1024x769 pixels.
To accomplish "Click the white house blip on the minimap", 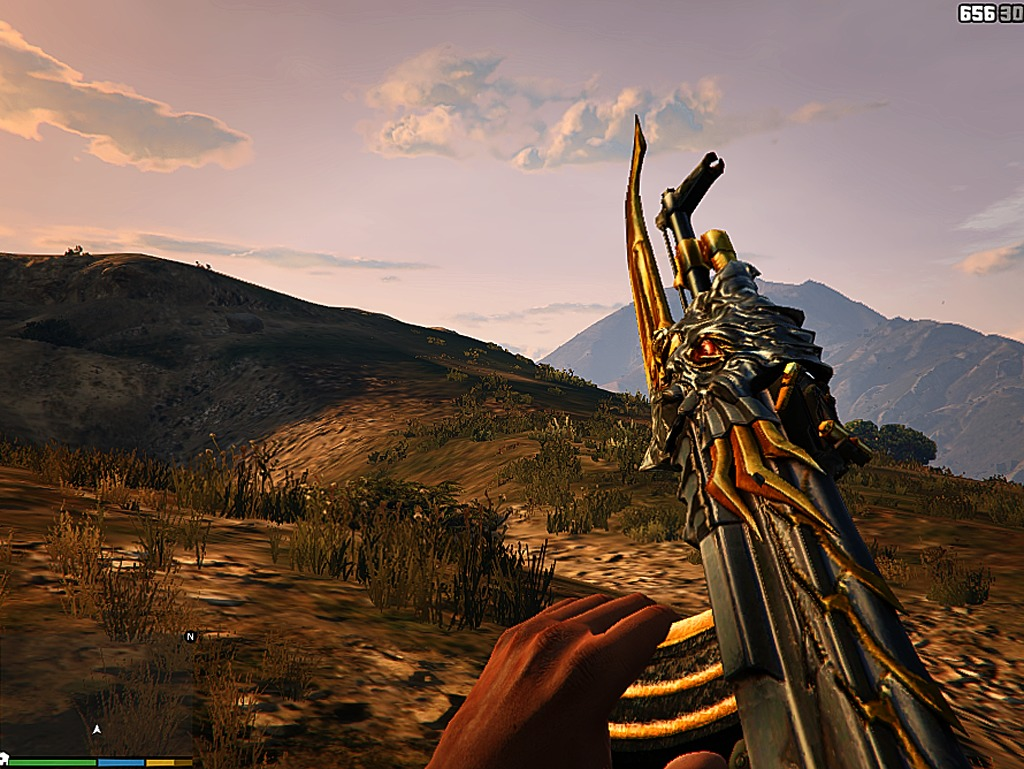I will 3,759.
